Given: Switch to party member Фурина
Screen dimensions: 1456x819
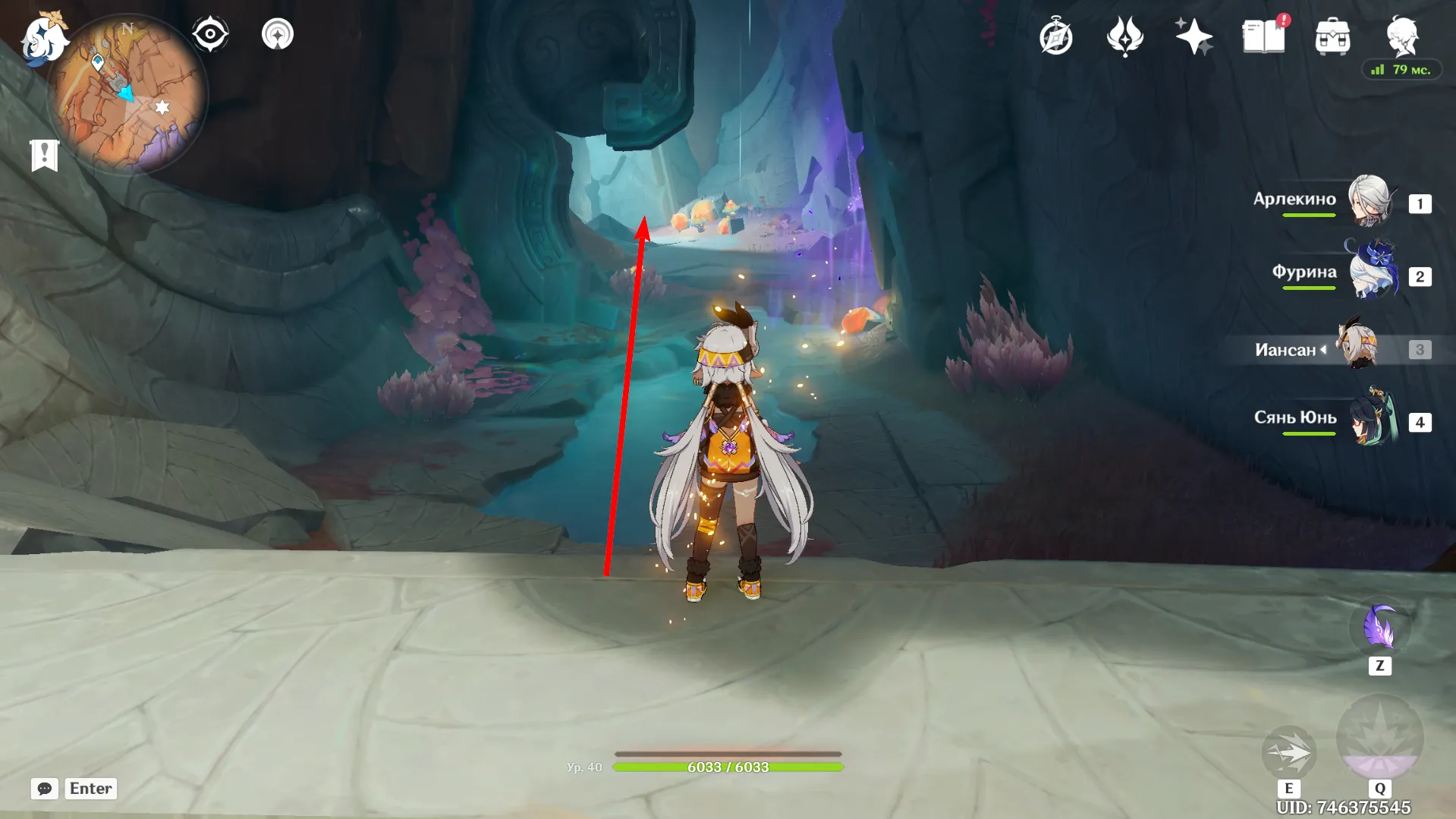Looking at the screenshot, I should pos(1372,273).
